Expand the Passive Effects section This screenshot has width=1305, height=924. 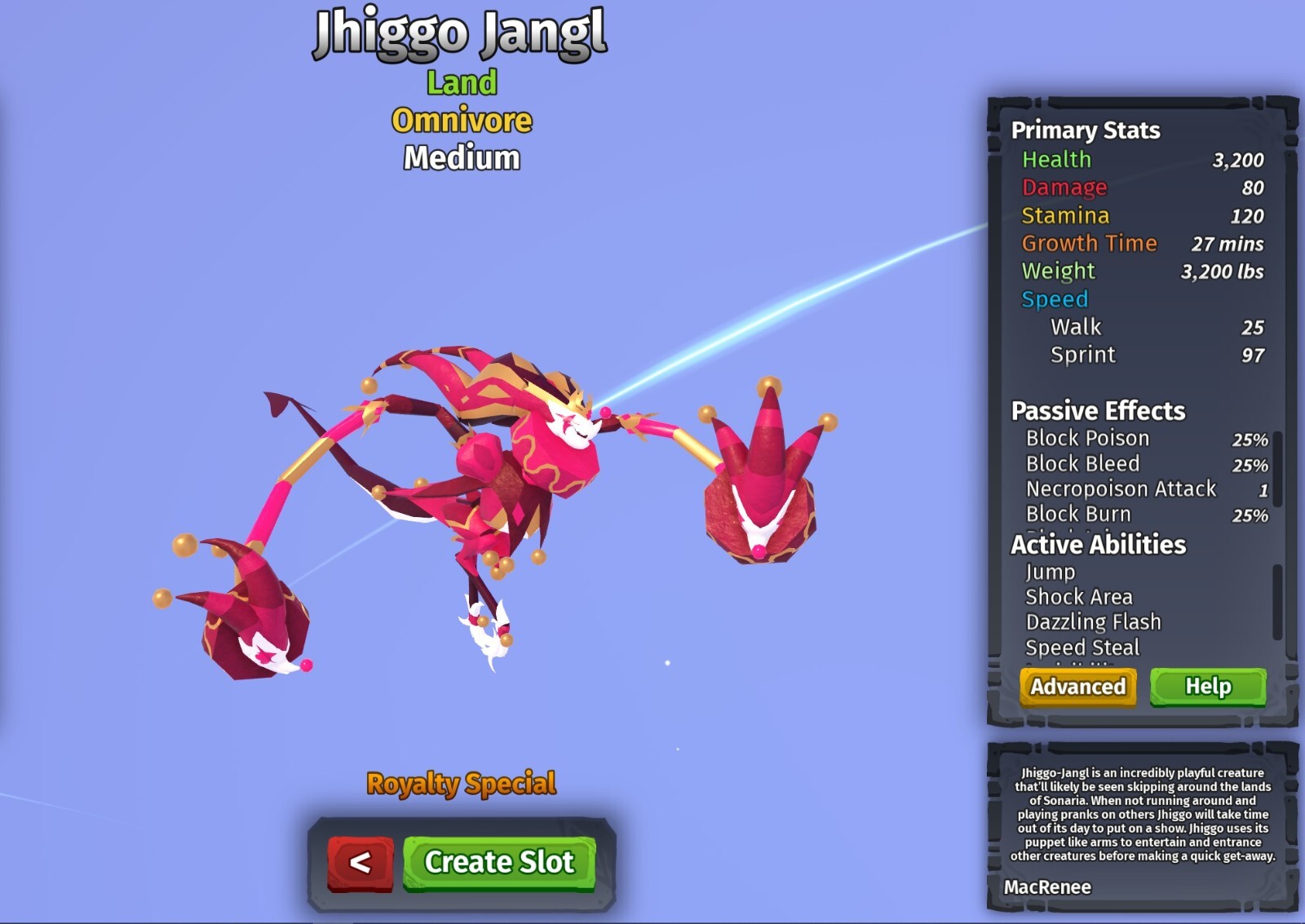[x=1097, y=411]
